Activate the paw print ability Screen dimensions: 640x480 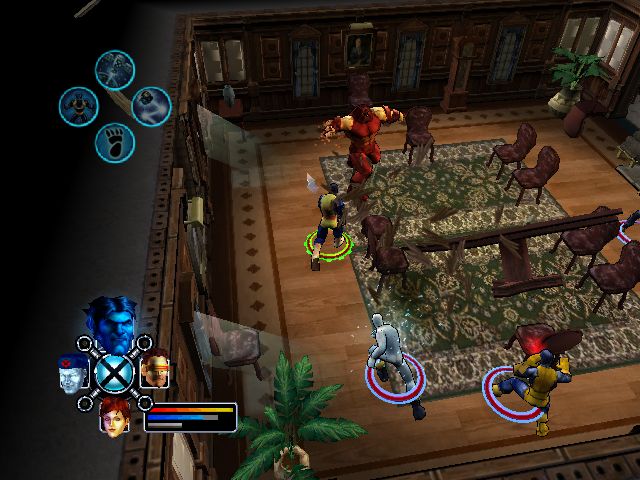(x=115, y=142)
